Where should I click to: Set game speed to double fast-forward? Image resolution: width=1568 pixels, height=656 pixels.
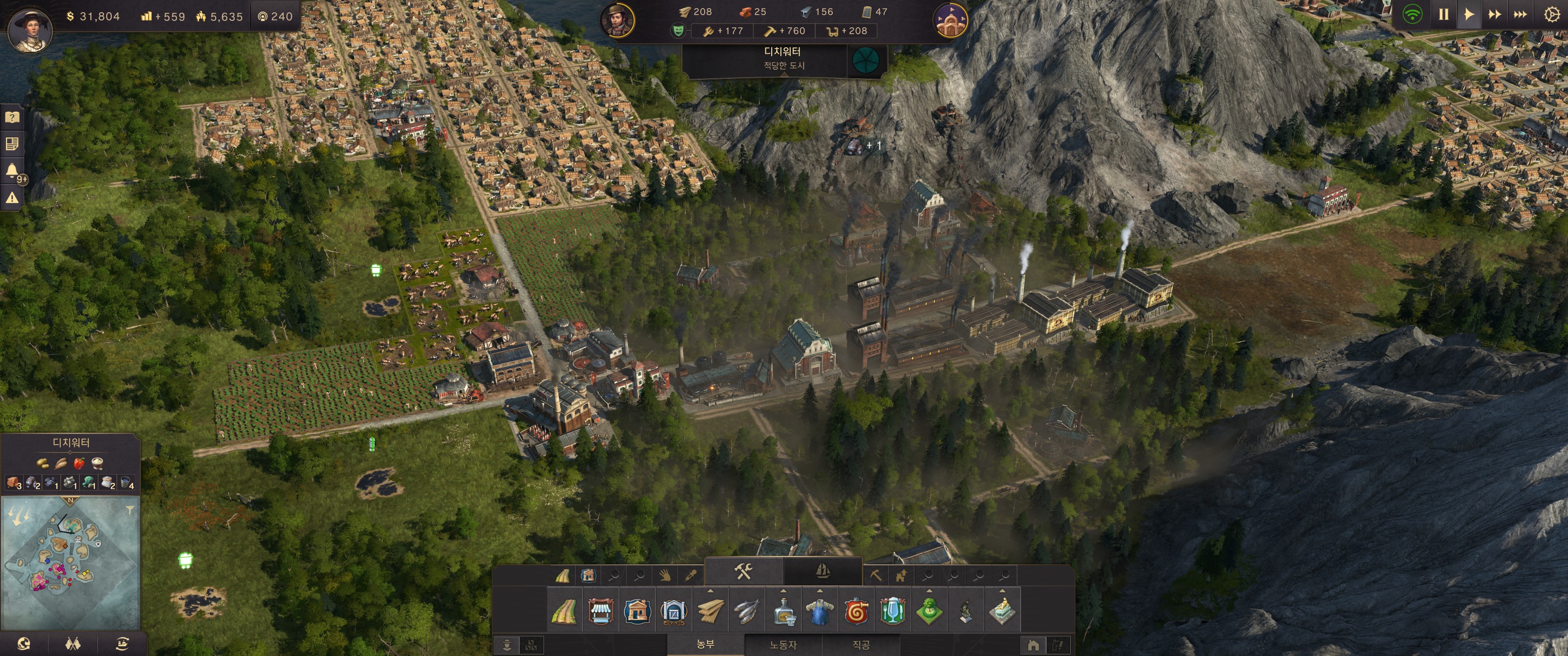[1494, 14]
